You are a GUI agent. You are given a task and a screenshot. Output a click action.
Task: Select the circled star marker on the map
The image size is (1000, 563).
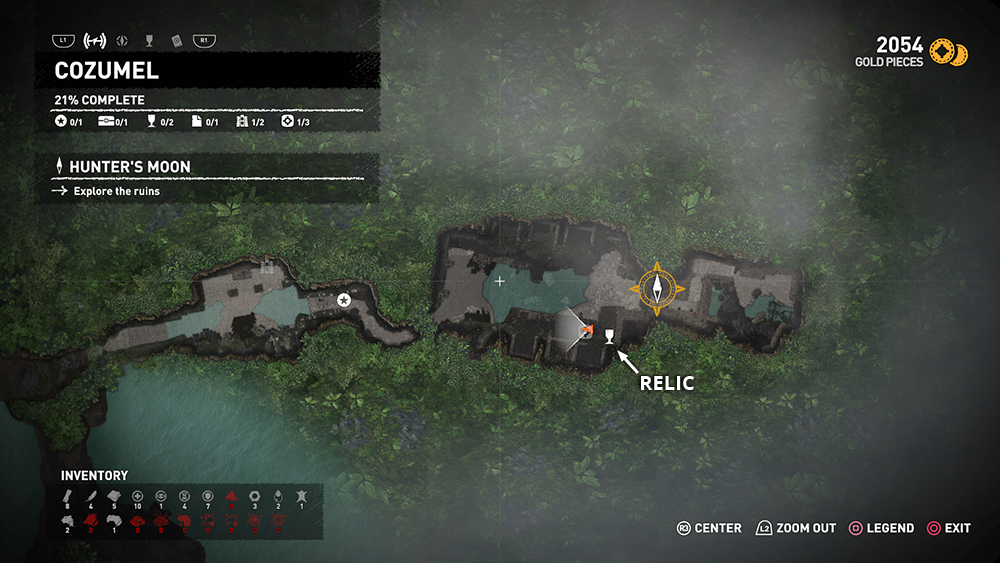point(344,300)
